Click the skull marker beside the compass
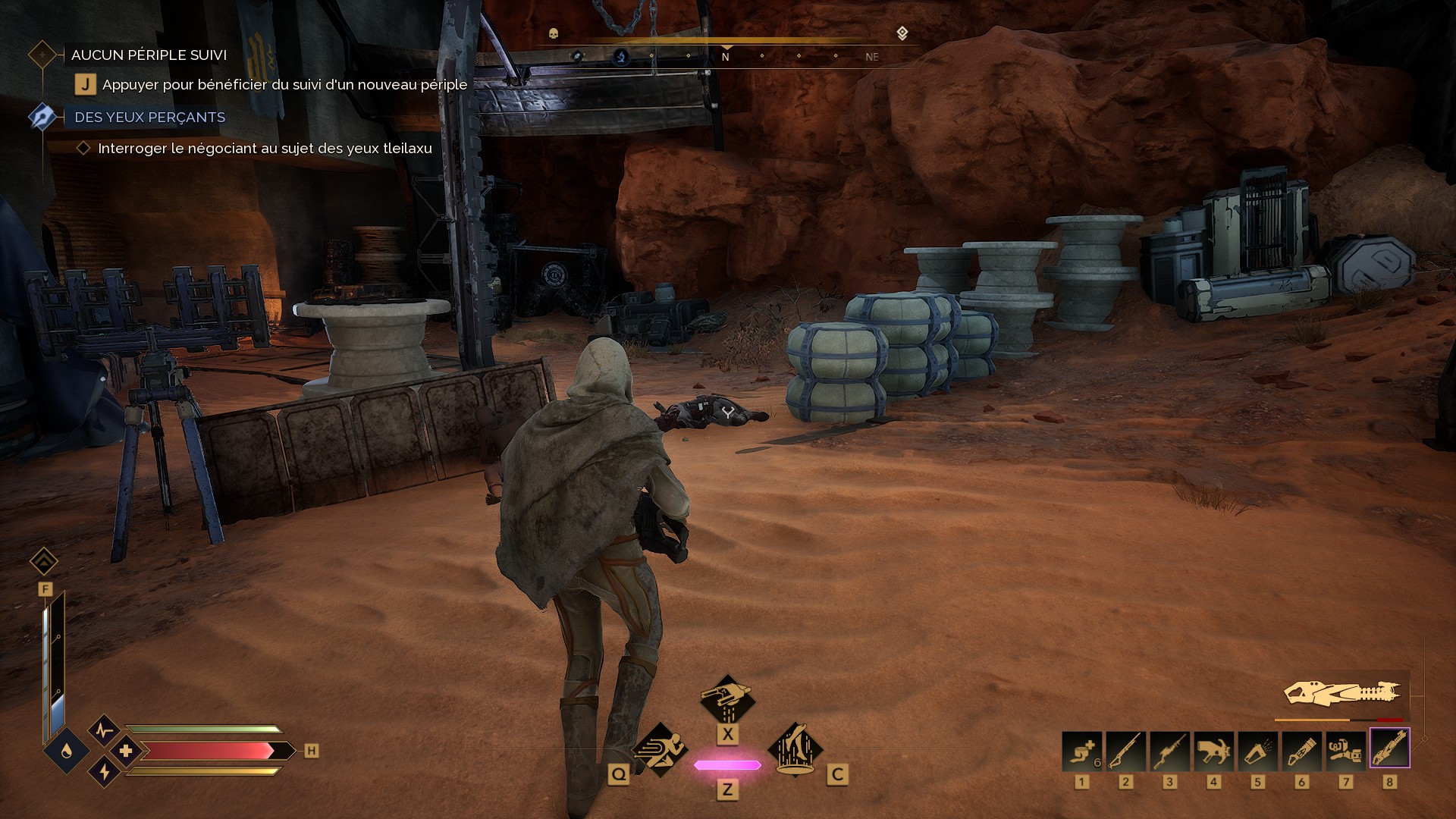Image resolution: width=1456 pixels, height=819 pixels. [553, 33]
